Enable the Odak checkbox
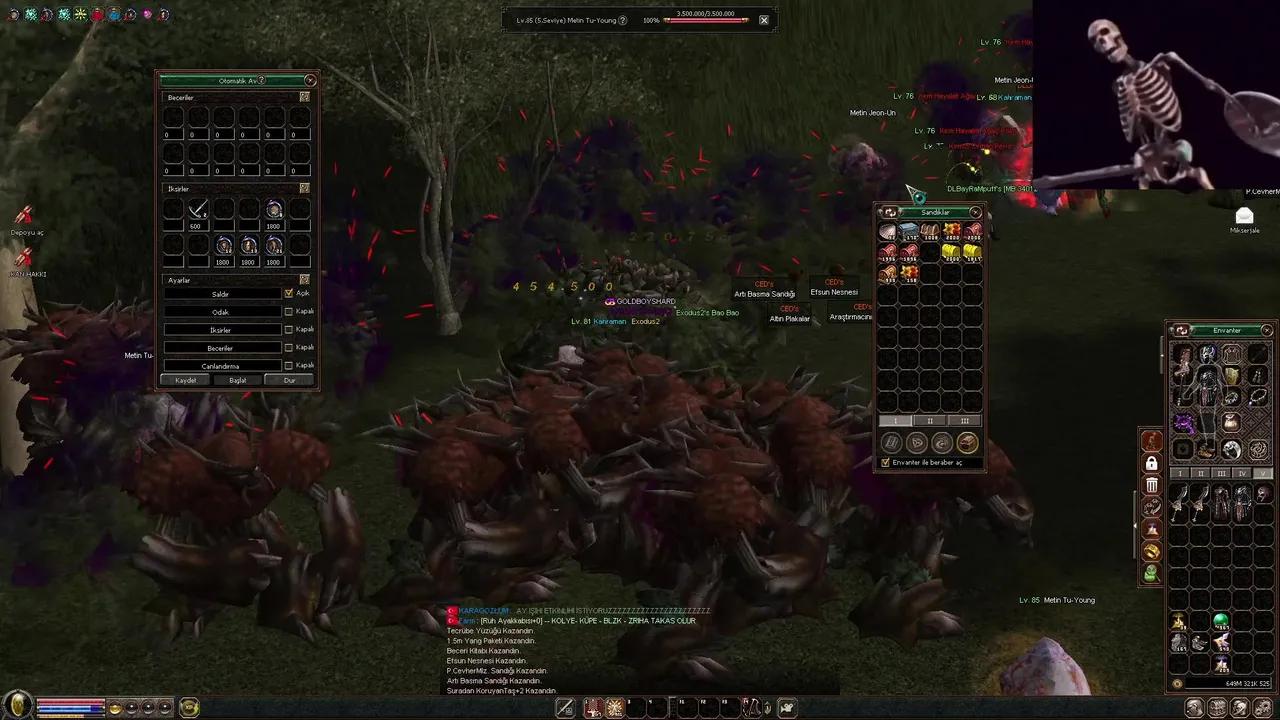Image resolution: width=1280 pixels, height=720 pixels. coord(289,312)
